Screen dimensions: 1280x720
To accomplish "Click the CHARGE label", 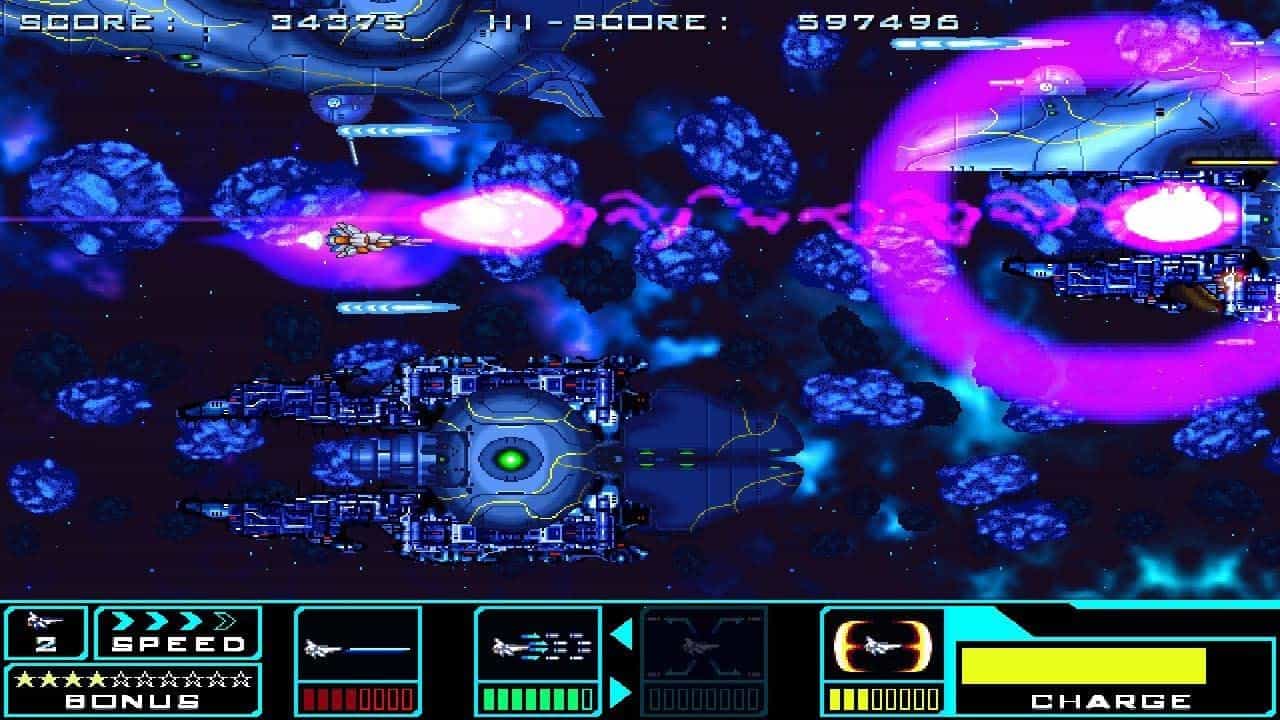I will coord(1113,698).
